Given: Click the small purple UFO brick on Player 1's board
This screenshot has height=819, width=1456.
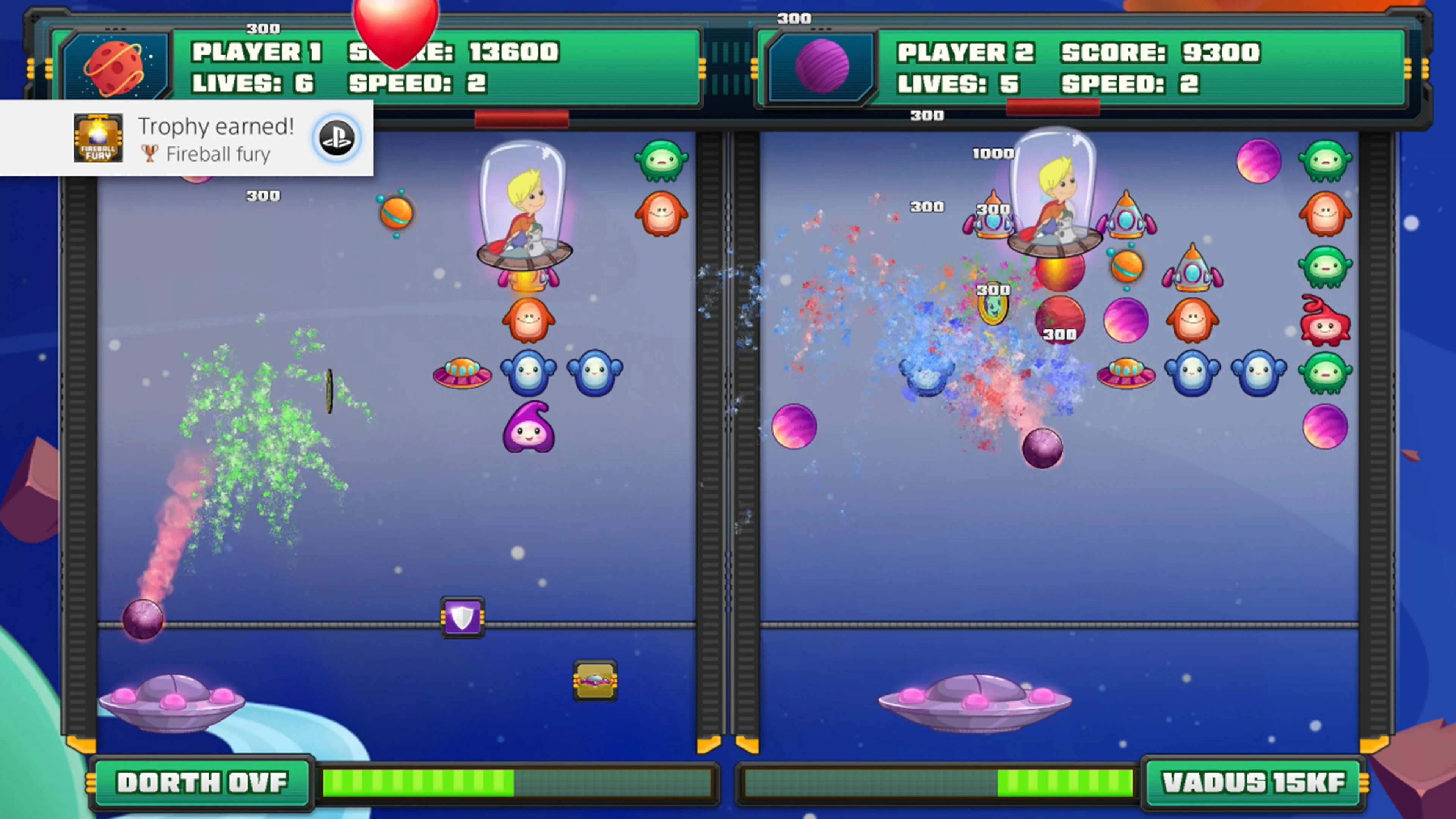Looking at the screenshot, I should (462, 373).
